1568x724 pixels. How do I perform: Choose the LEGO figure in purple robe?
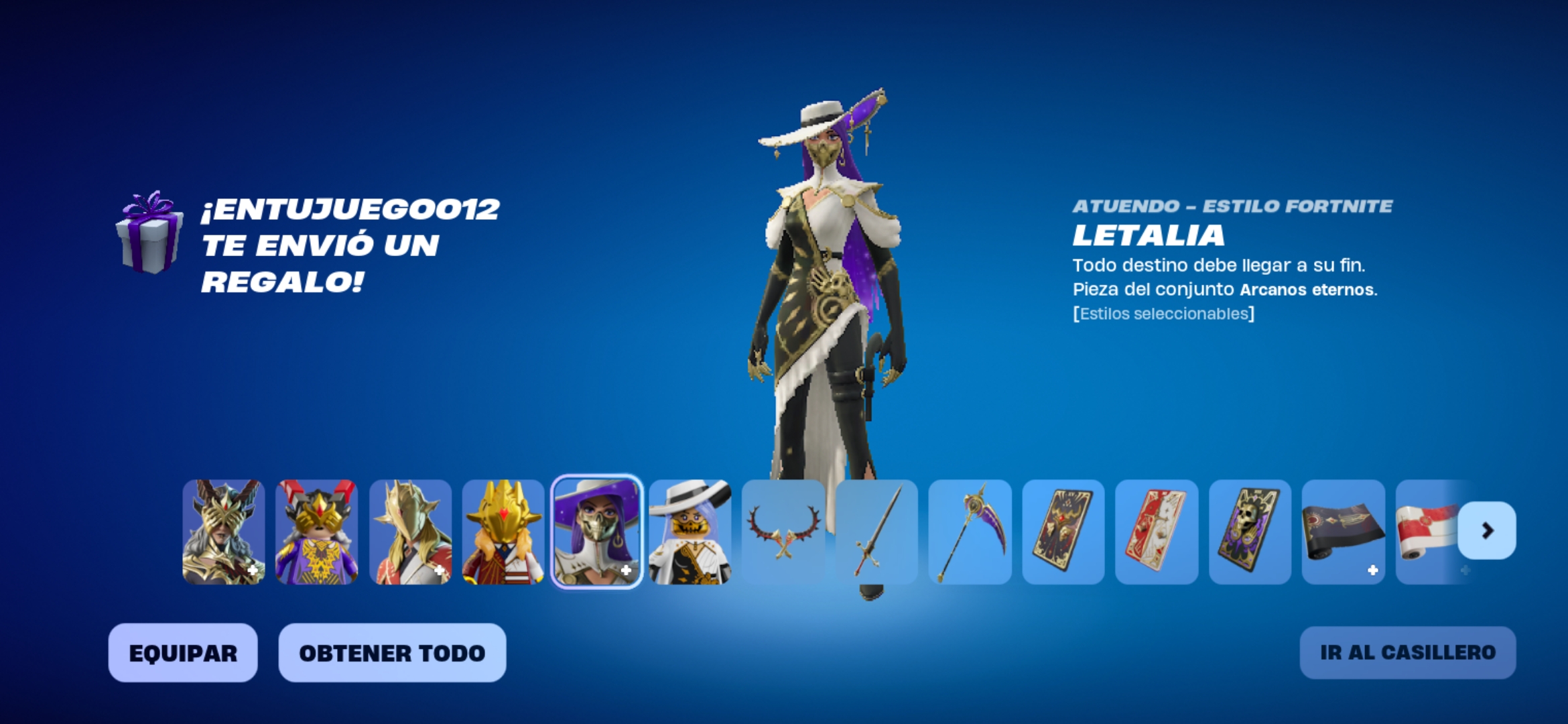(x=317, y=532)
